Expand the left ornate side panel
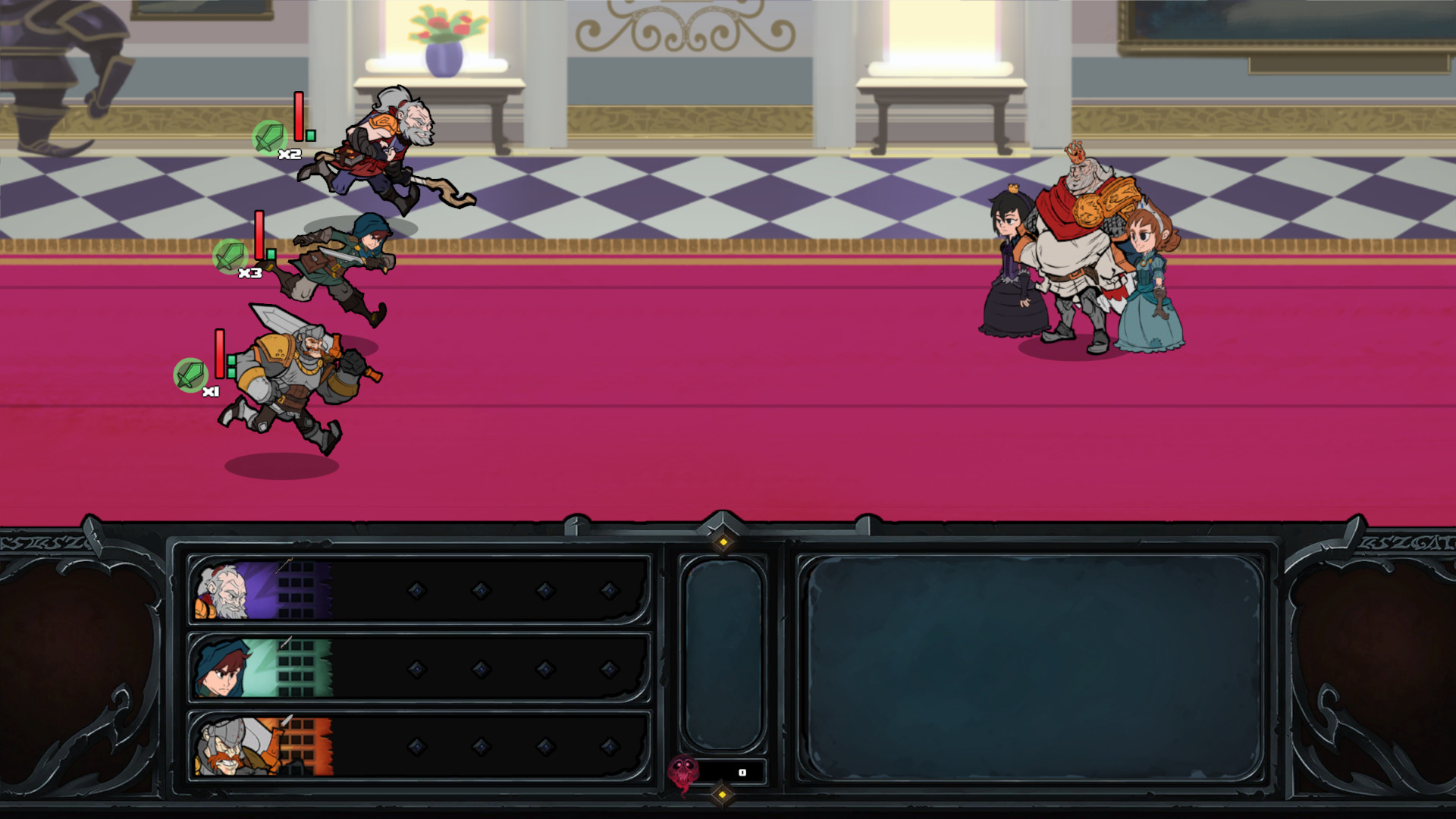1456x819 pixels. pyautogui.click(x=76, y=667)
